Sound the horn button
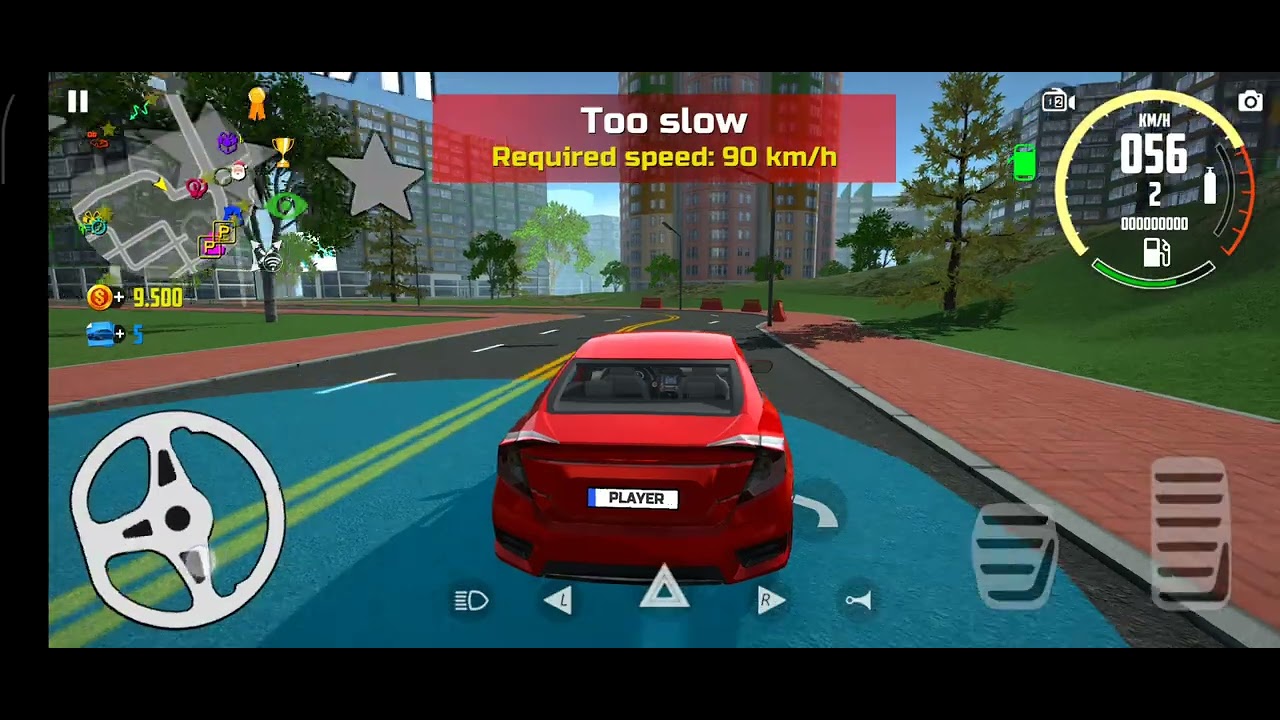This screenshot has height=720, width=1280. click(859, 600)
